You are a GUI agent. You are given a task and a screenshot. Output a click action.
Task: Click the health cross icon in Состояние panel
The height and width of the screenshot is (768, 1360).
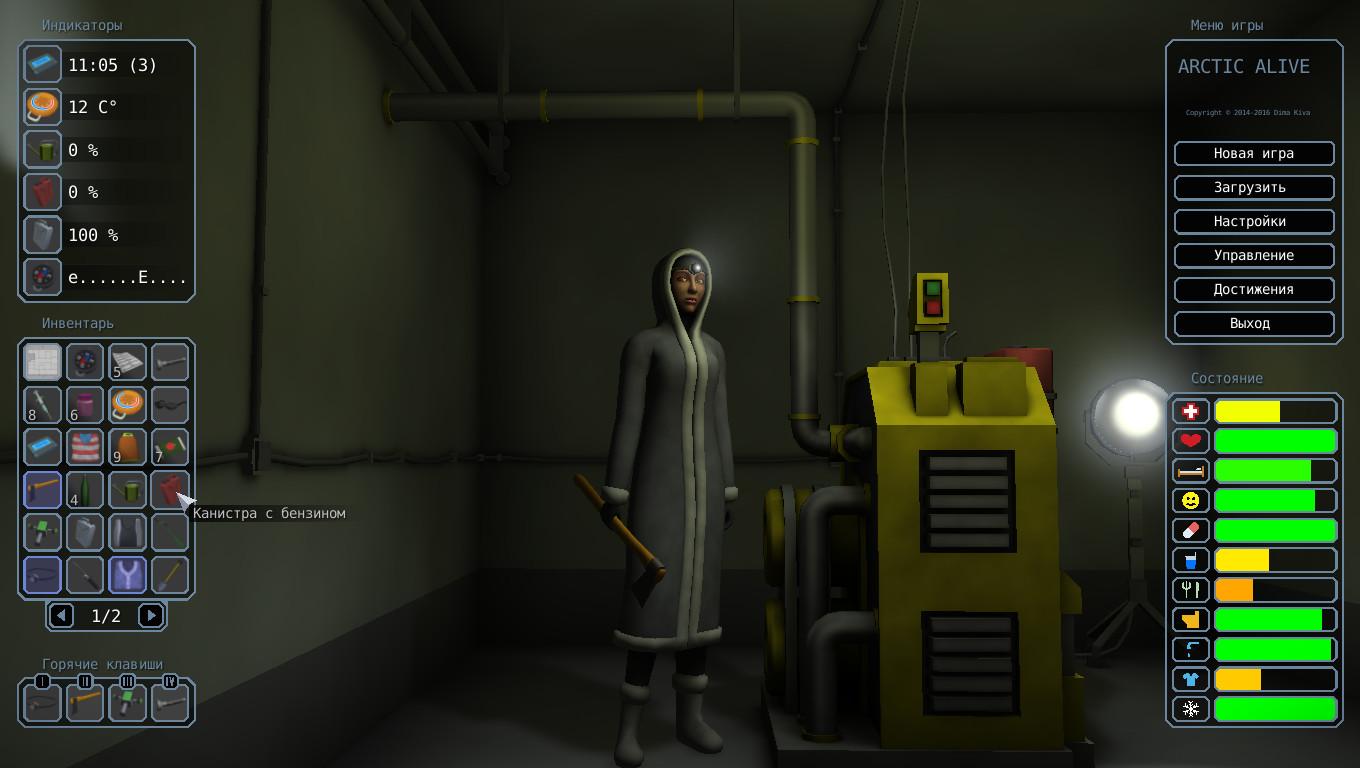(1191, 410)
